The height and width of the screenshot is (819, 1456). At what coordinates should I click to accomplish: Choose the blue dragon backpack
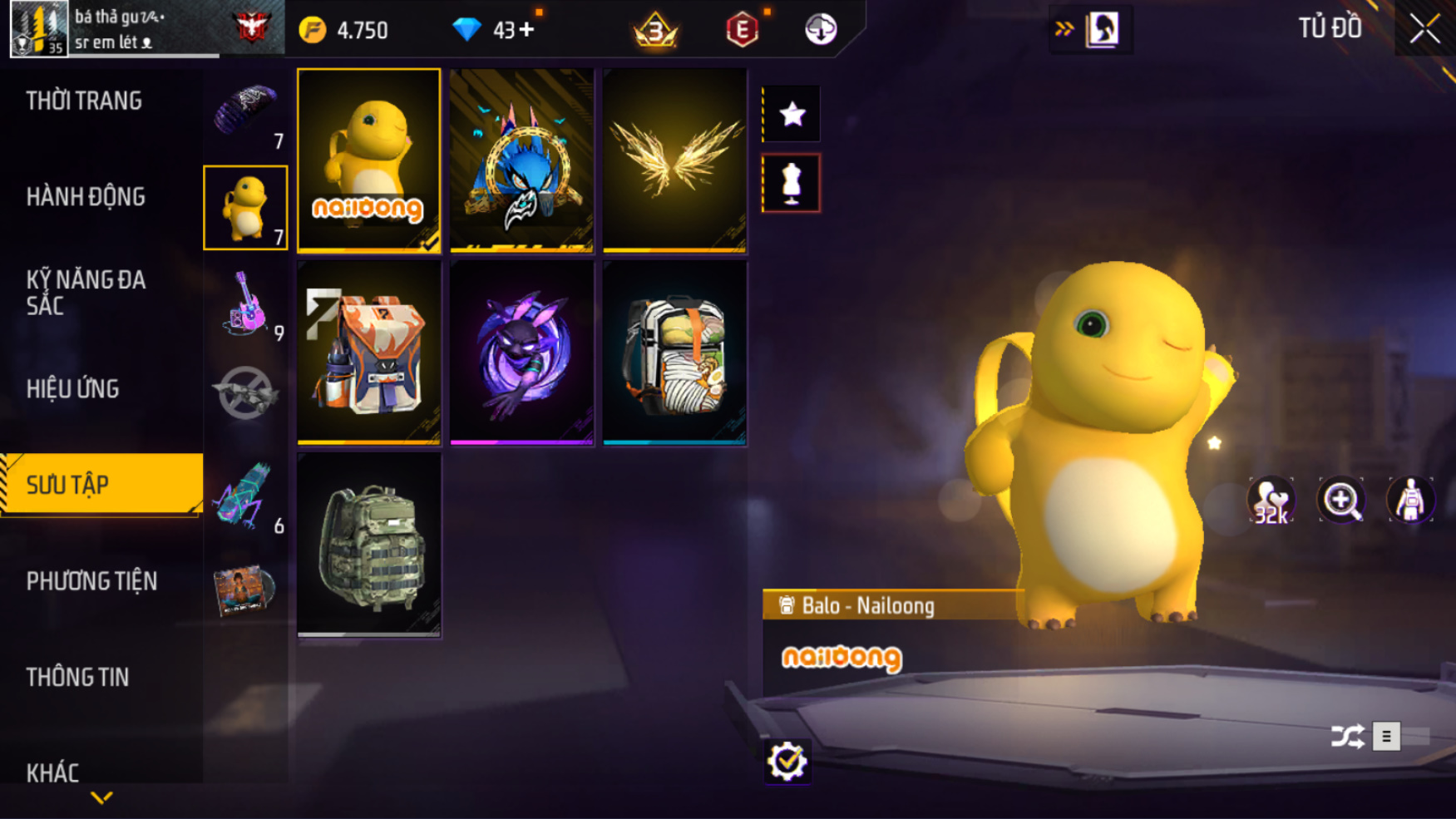[x=521, y=160]
